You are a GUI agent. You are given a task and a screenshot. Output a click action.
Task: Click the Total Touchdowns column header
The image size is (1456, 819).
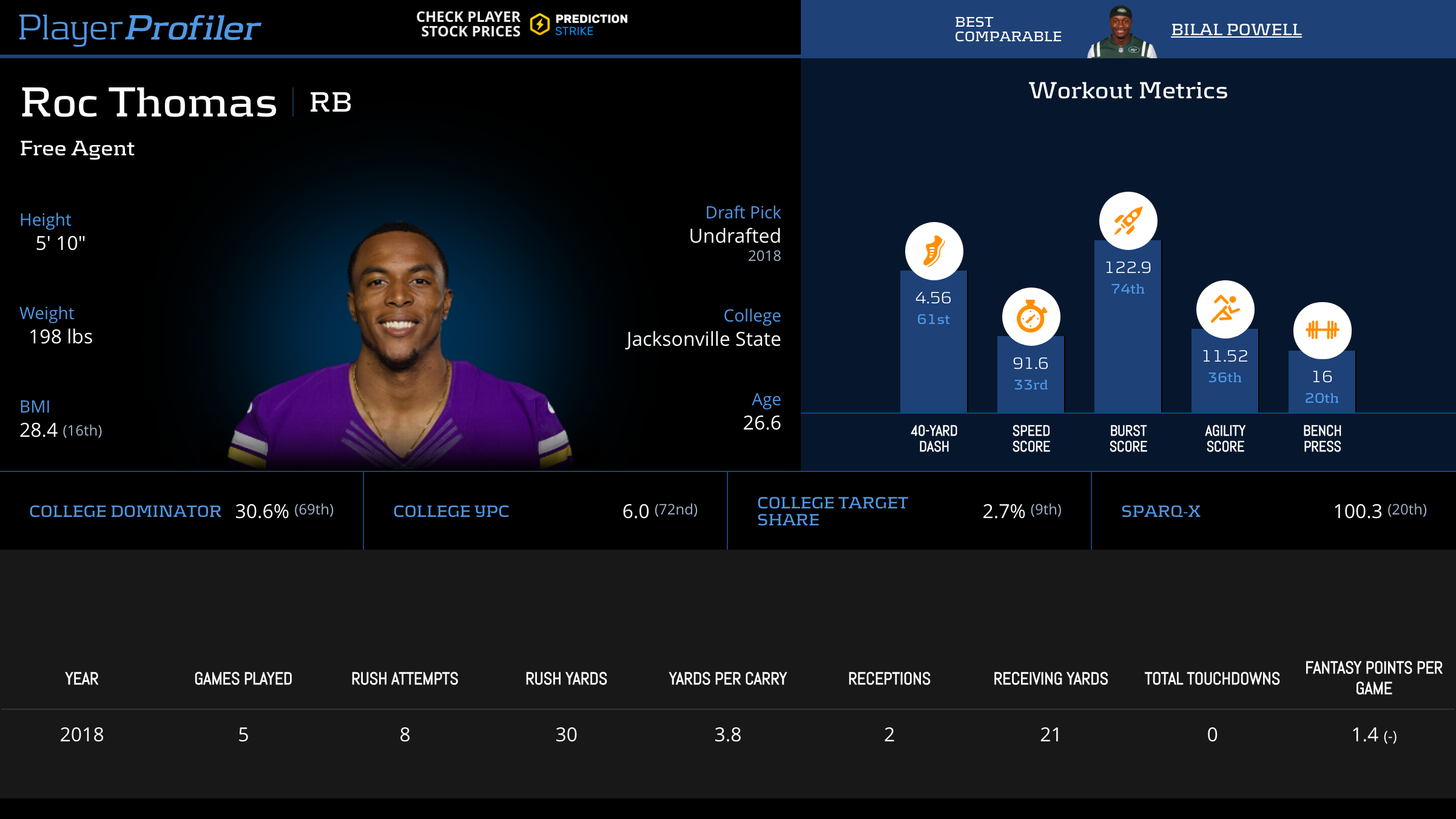(1212, 678)
